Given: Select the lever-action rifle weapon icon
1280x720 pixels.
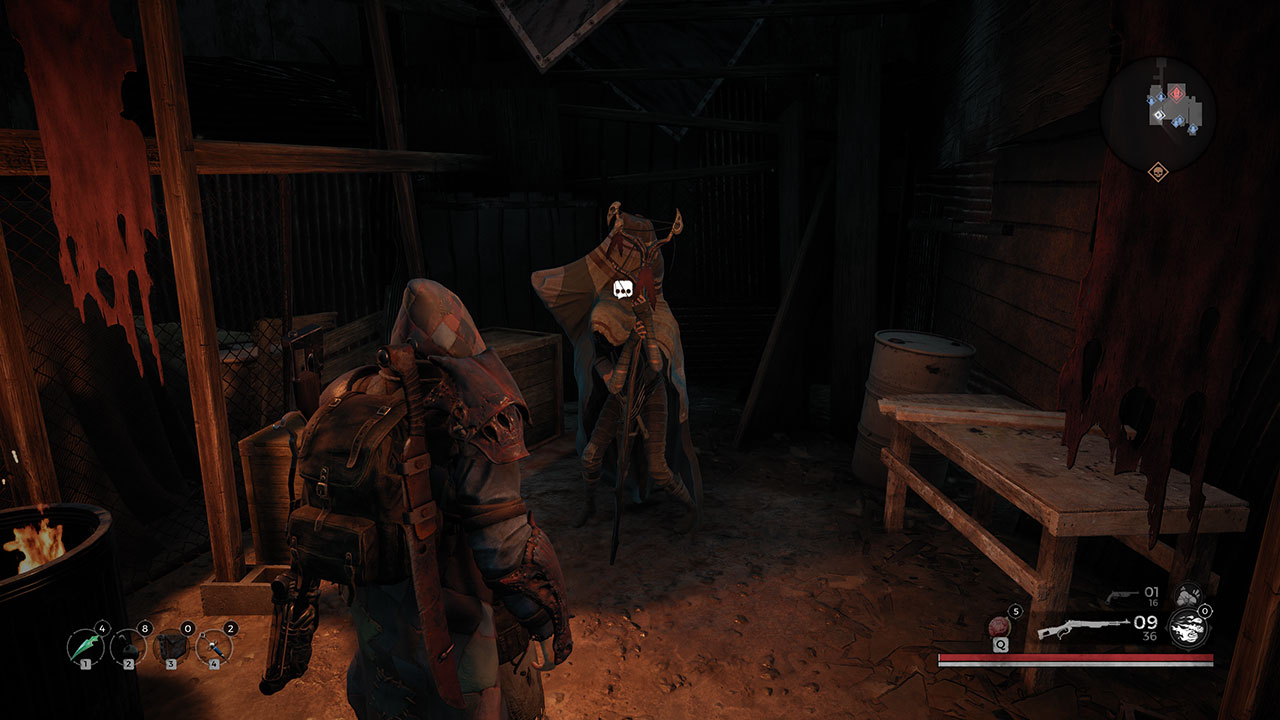Looking at the screenshot, I should click(1083, 629).
